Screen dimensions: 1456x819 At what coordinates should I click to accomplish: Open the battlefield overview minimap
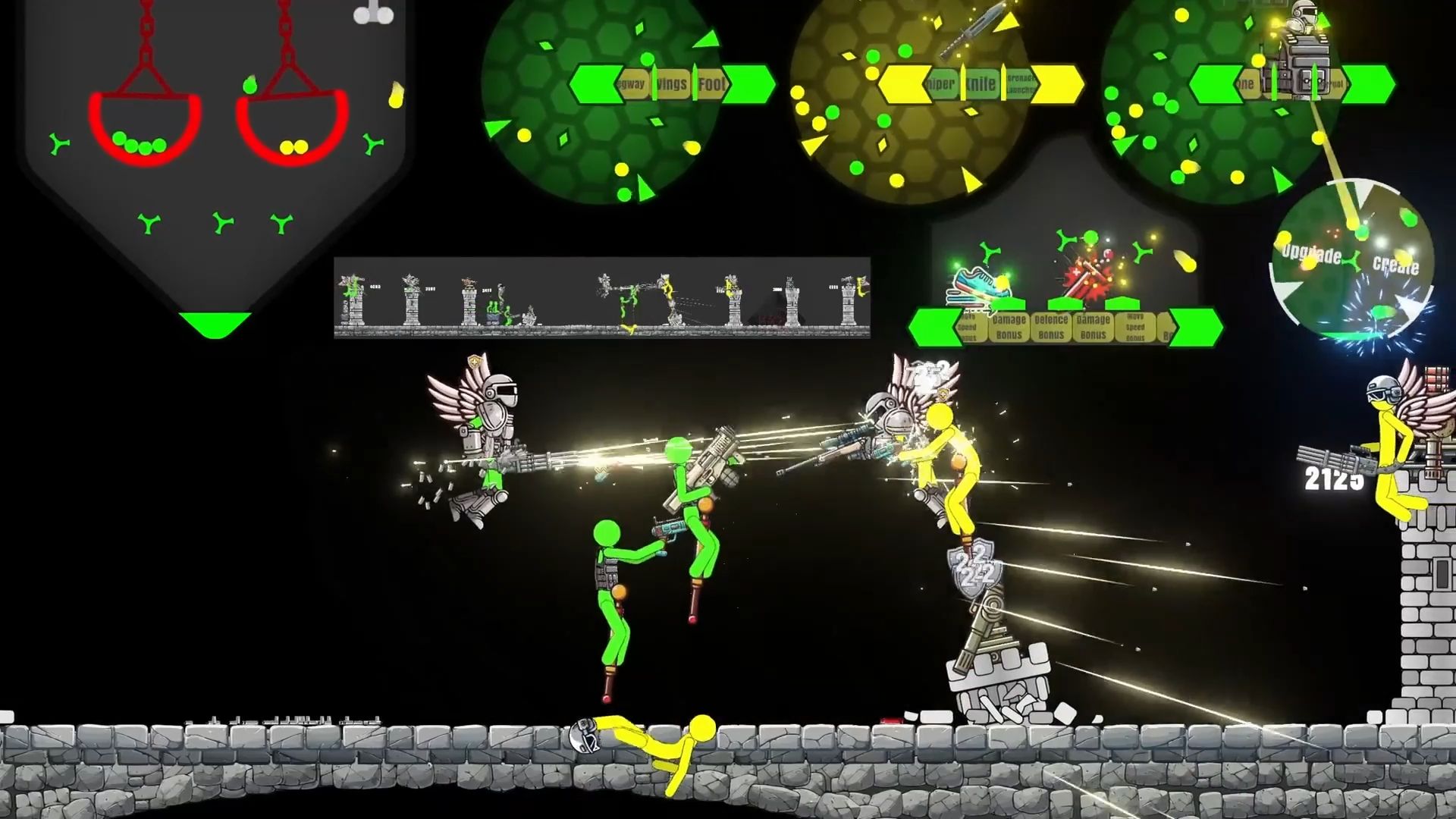[601, 297]
